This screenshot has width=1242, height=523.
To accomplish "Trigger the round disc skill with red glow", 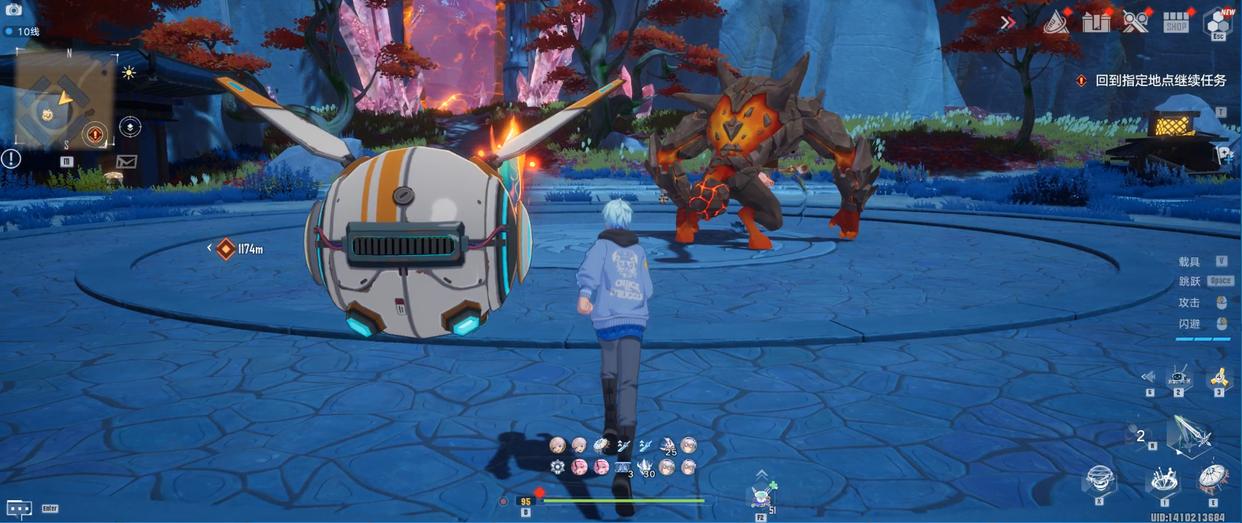I will [1212, 478].
